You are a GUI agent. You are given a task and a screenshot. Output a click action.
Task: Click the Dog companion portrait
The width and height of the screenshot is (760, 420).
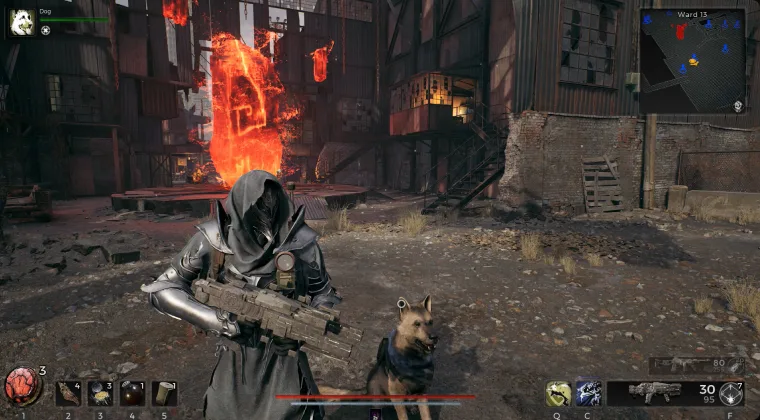[x=22, y=23]
